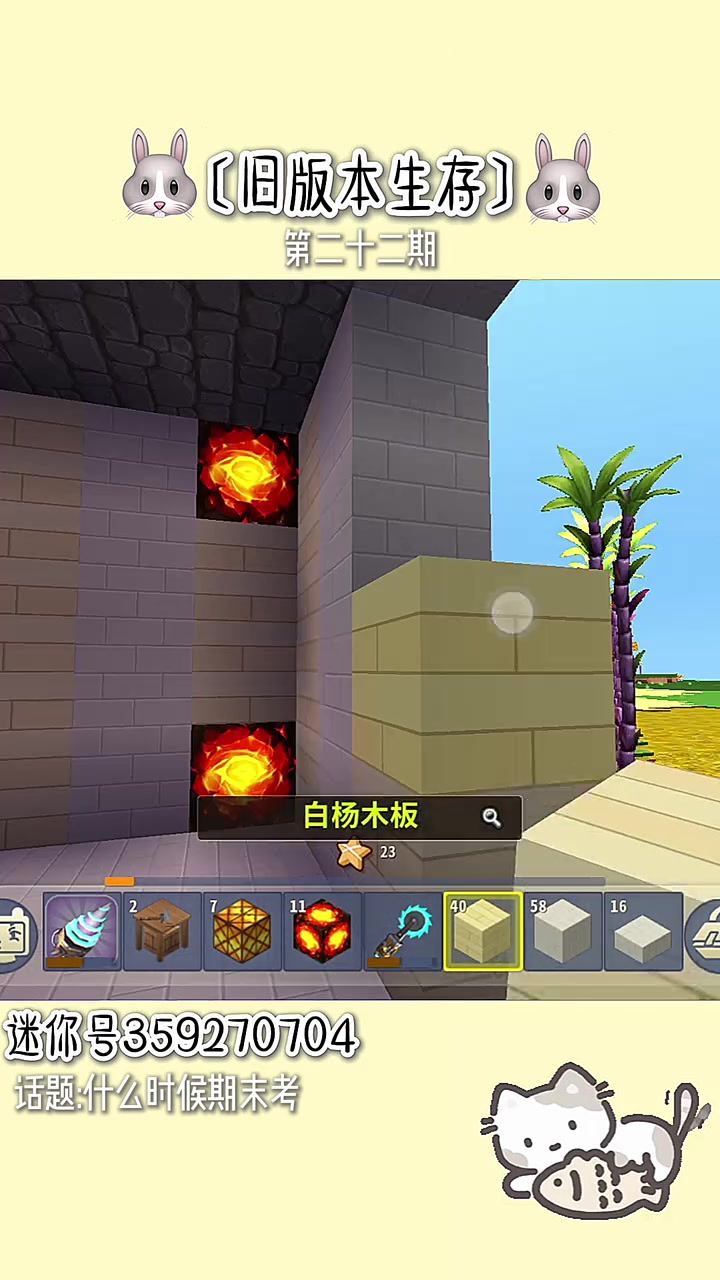The height and width of the screenshot is (1280, 720).
Task: Select the poplar plank stack of 40
Action: tap(483, 932)
